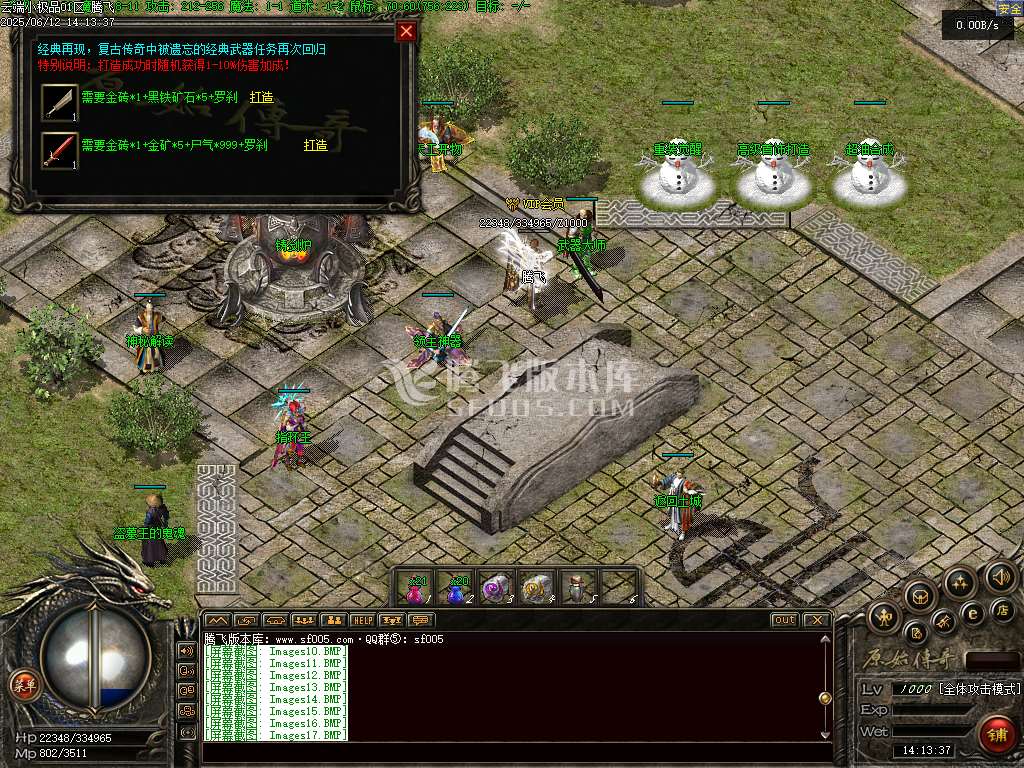
Task: Forge the gray blade using black iron ore
Action: pyautogui.click(x=261, y=98)
